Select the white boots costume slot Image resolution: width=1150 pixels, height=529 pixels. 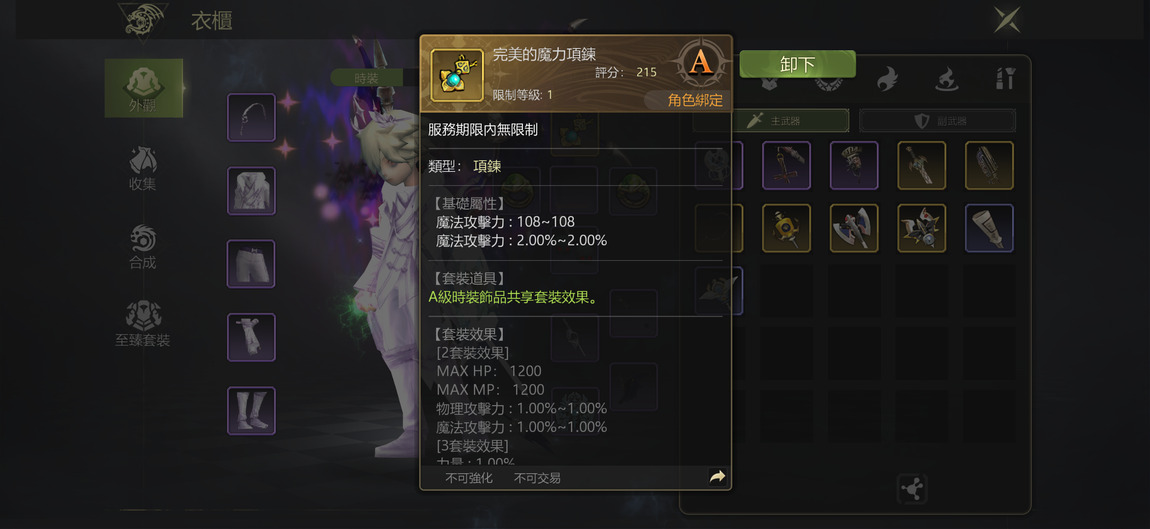point(251,410)
